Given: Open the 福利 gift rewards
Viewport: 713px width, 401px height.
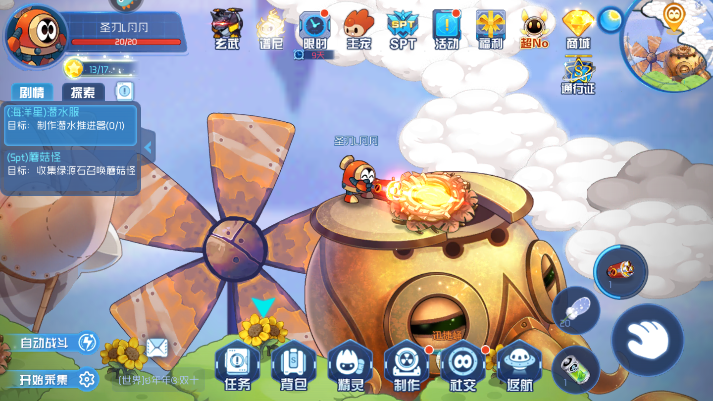Looking at the screenshot, I should pyautogui.click(x=490, y=29).
